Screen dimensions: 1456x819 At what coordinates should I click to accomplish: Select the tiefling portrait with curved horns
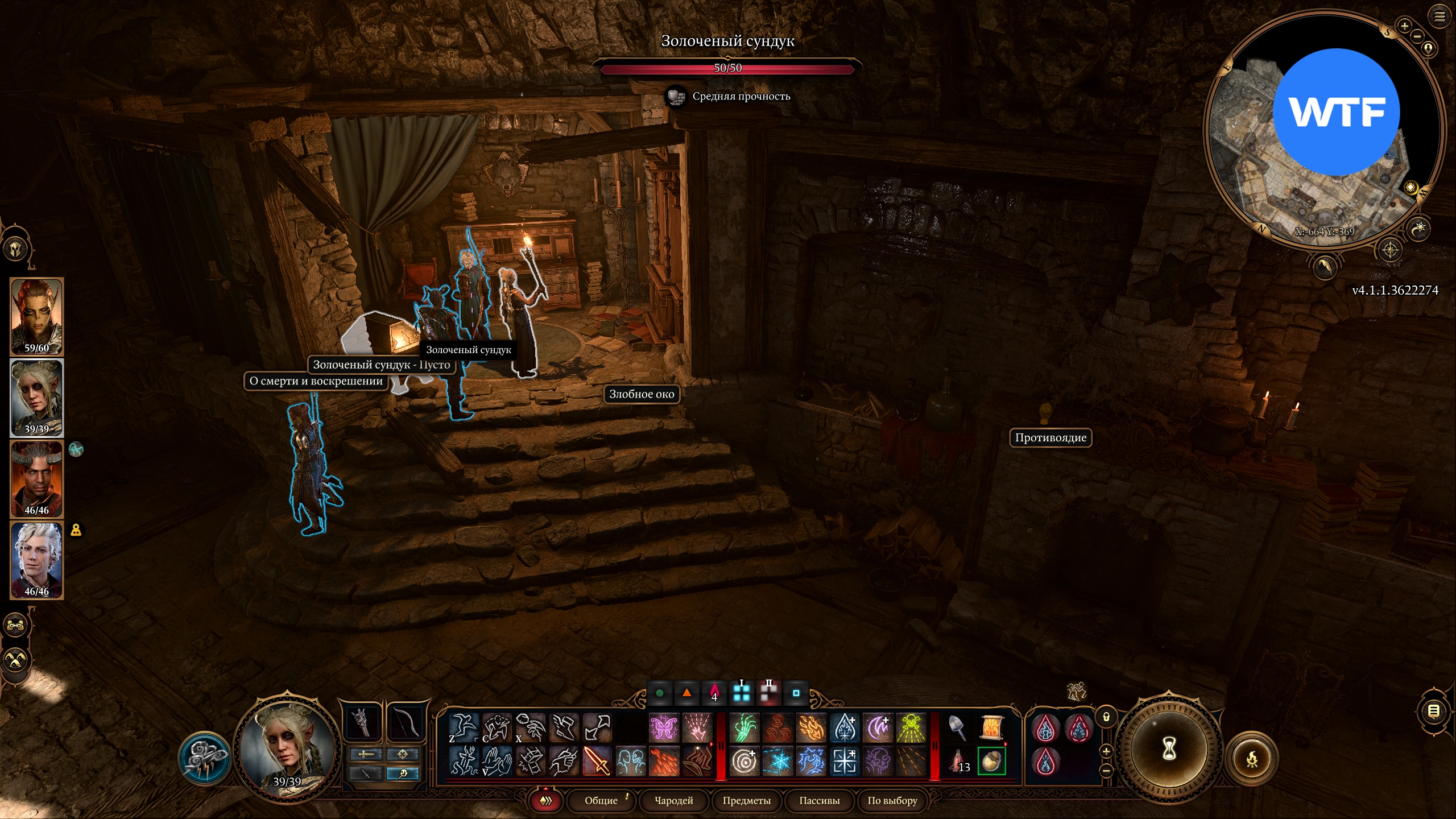[37, 478]
